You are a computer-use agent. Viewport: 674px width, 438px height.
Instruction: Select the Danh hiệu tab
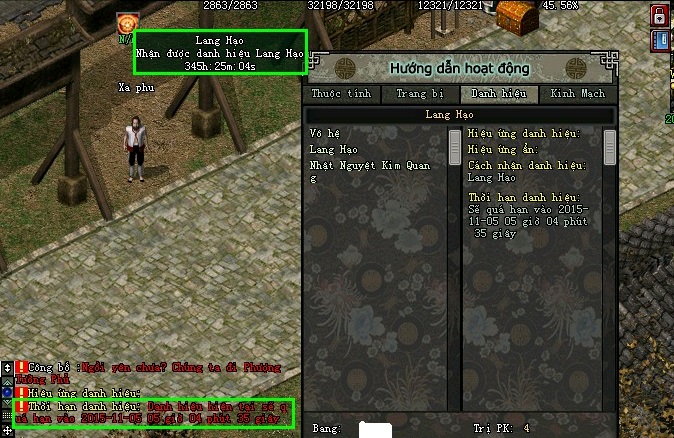pos(498,94)
